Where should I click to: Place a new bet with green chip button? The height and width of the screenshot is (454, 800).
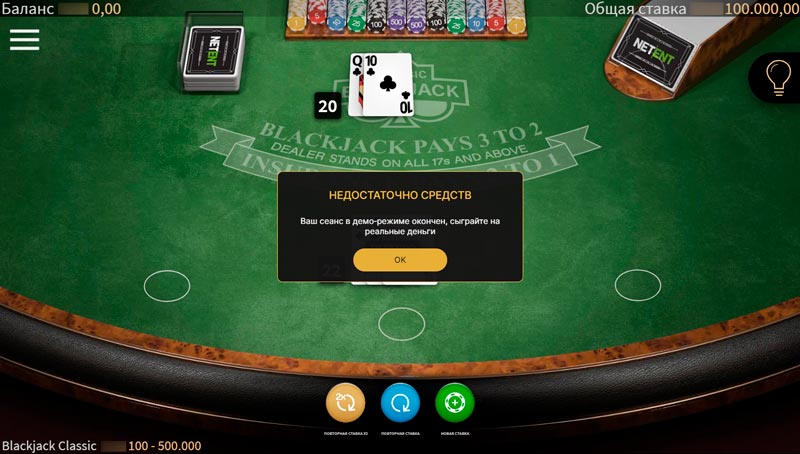(x=455, y=403)
